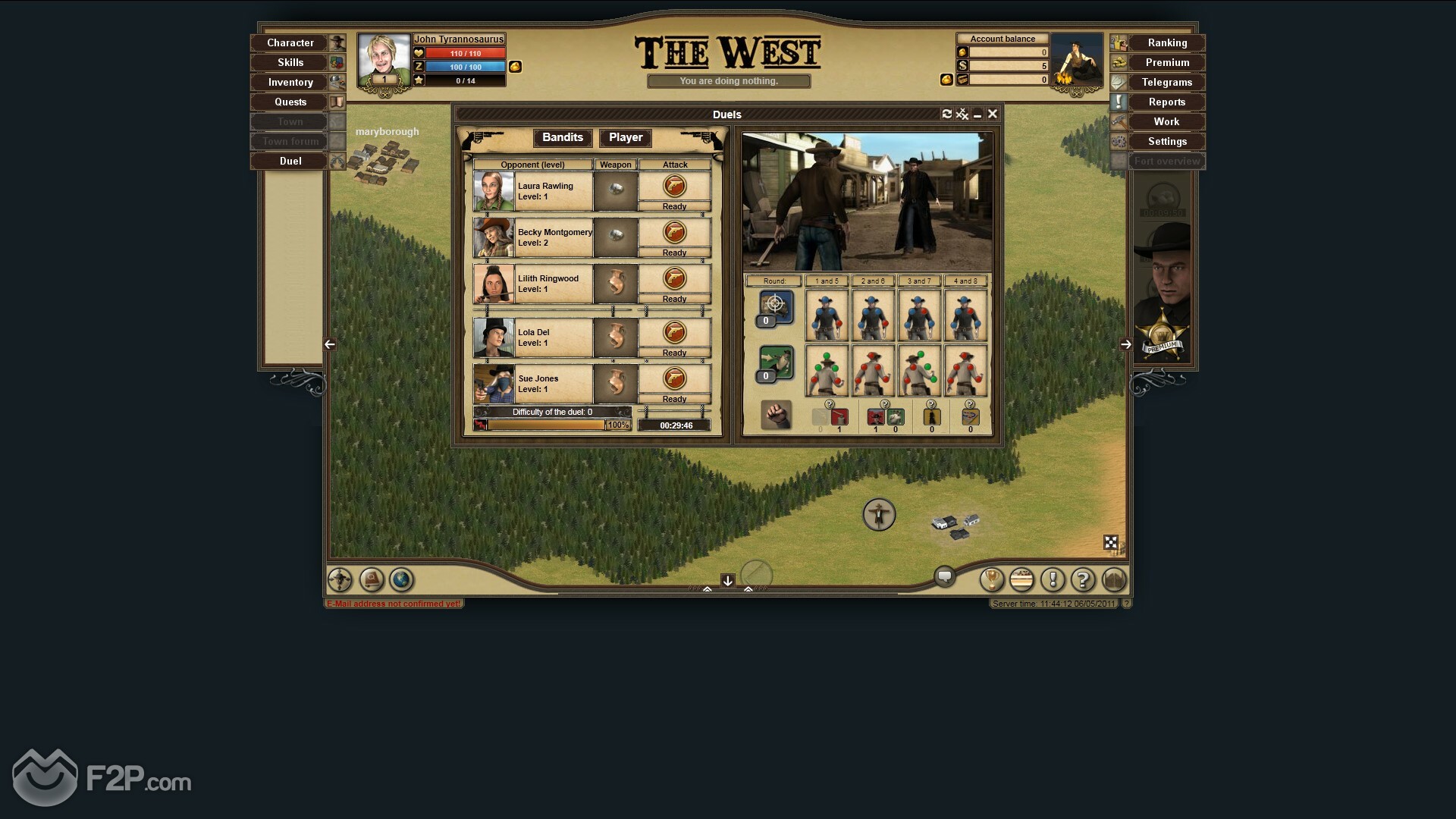The image size is (1456, 819).
Task: Open the help question mark button
Action: 1082,580
